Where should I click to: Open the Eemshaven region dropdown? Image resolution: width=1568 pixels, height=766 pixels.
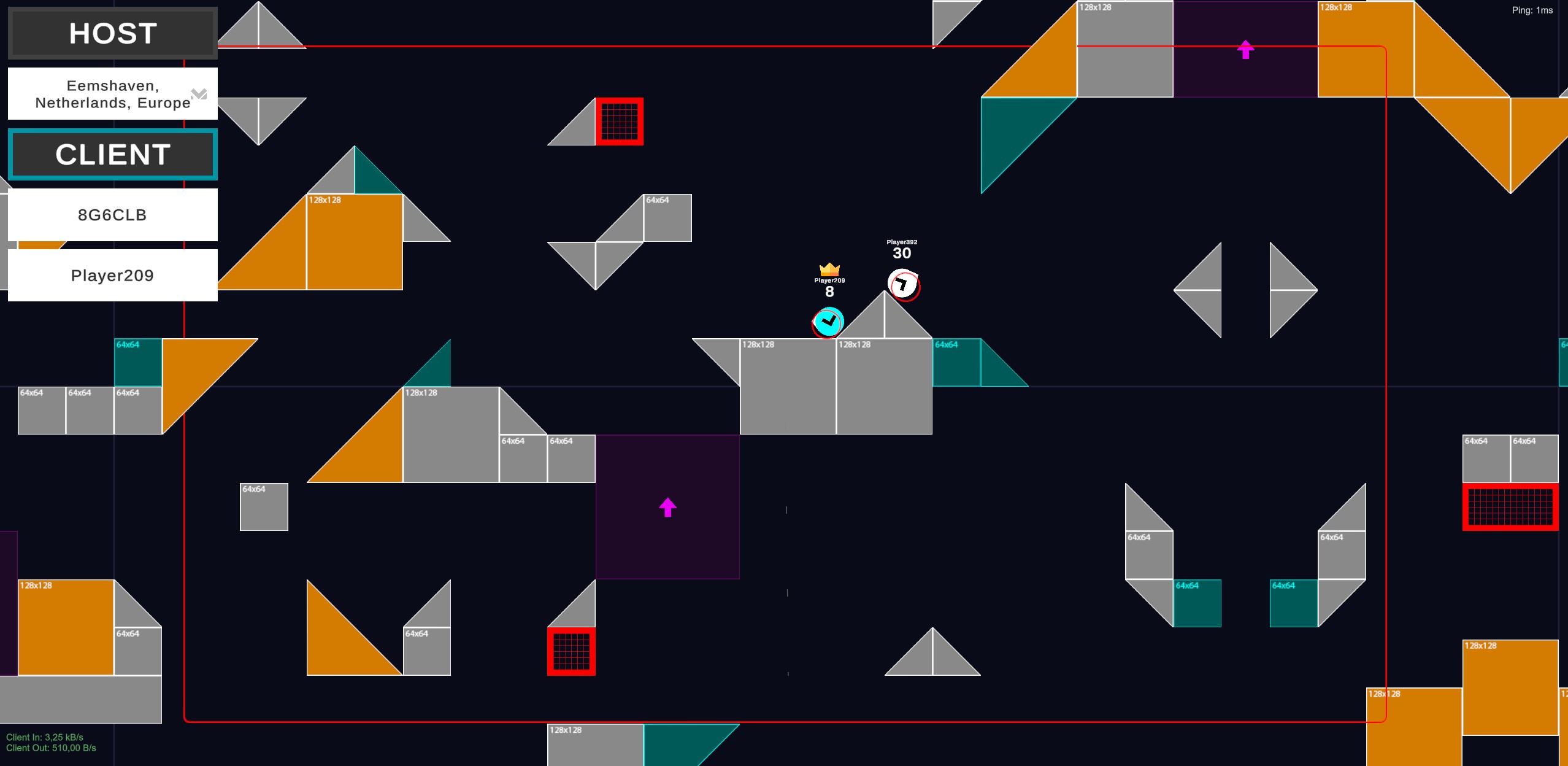click(113, 94)
